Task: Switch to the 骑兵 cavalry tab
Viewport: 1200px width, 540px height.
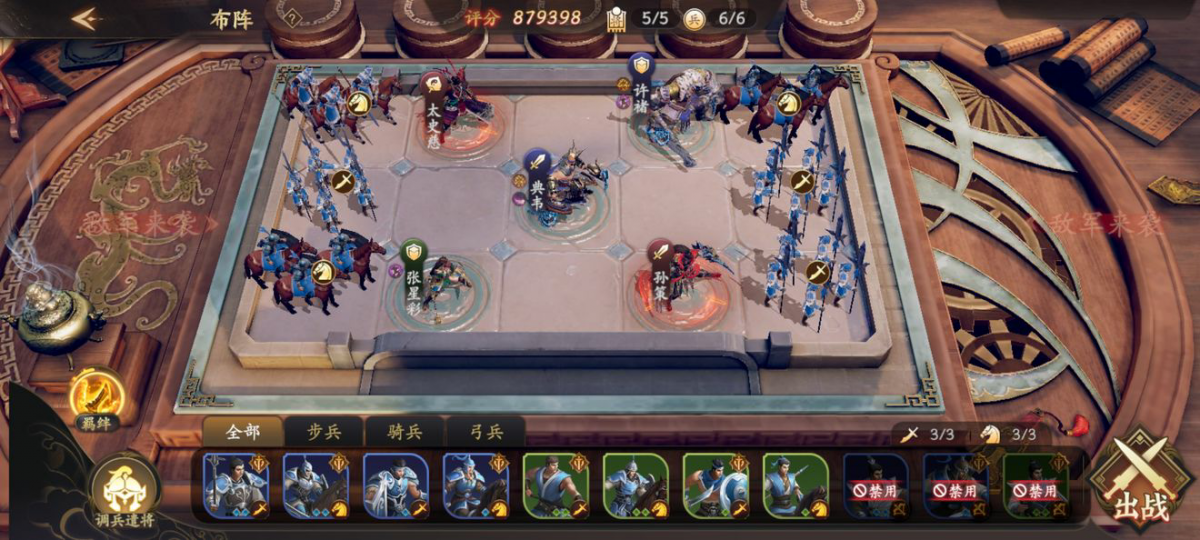Action: pos(404,432)
